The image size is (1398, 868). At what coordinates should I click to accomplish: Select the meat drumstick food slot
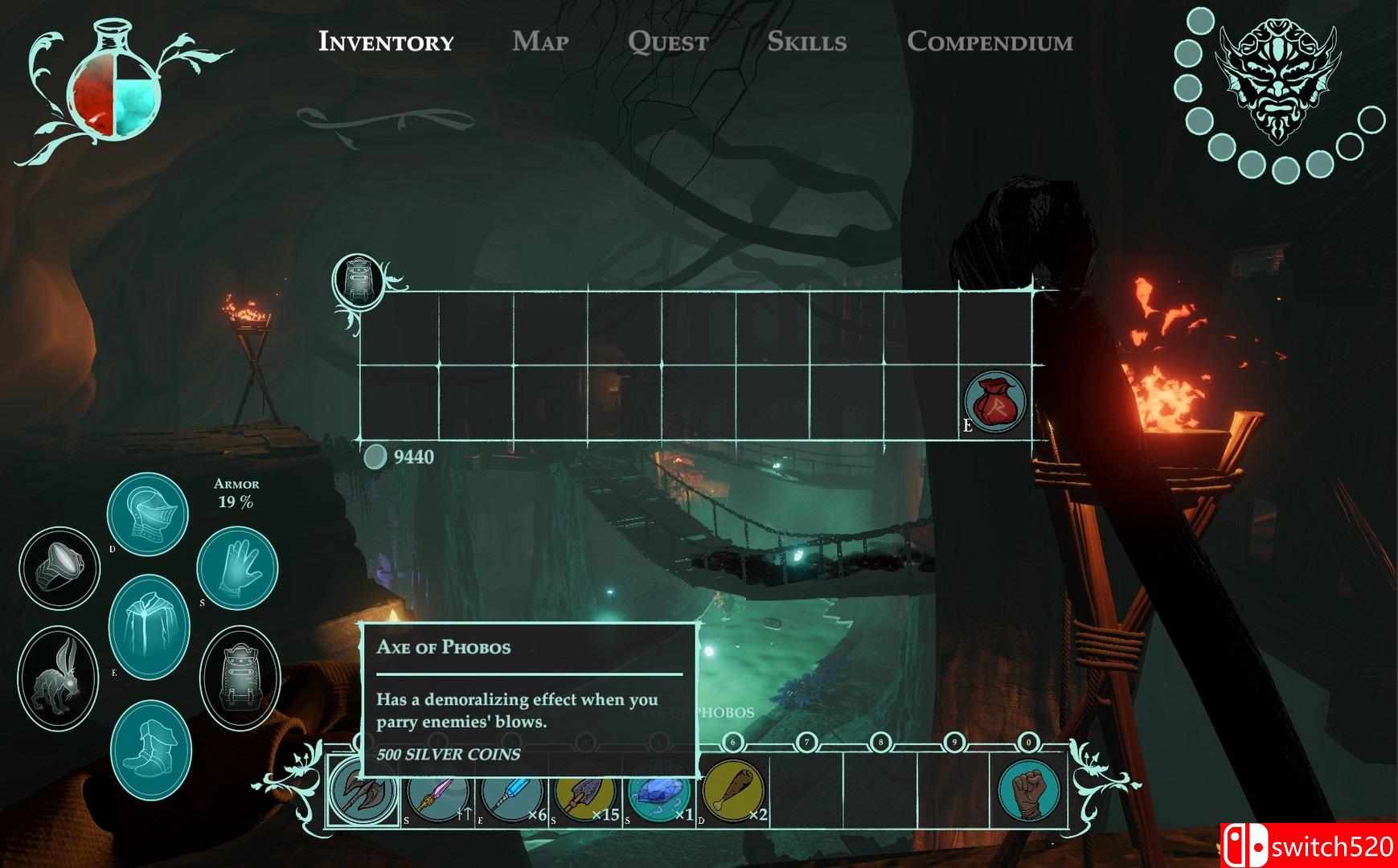click(734, 791)
